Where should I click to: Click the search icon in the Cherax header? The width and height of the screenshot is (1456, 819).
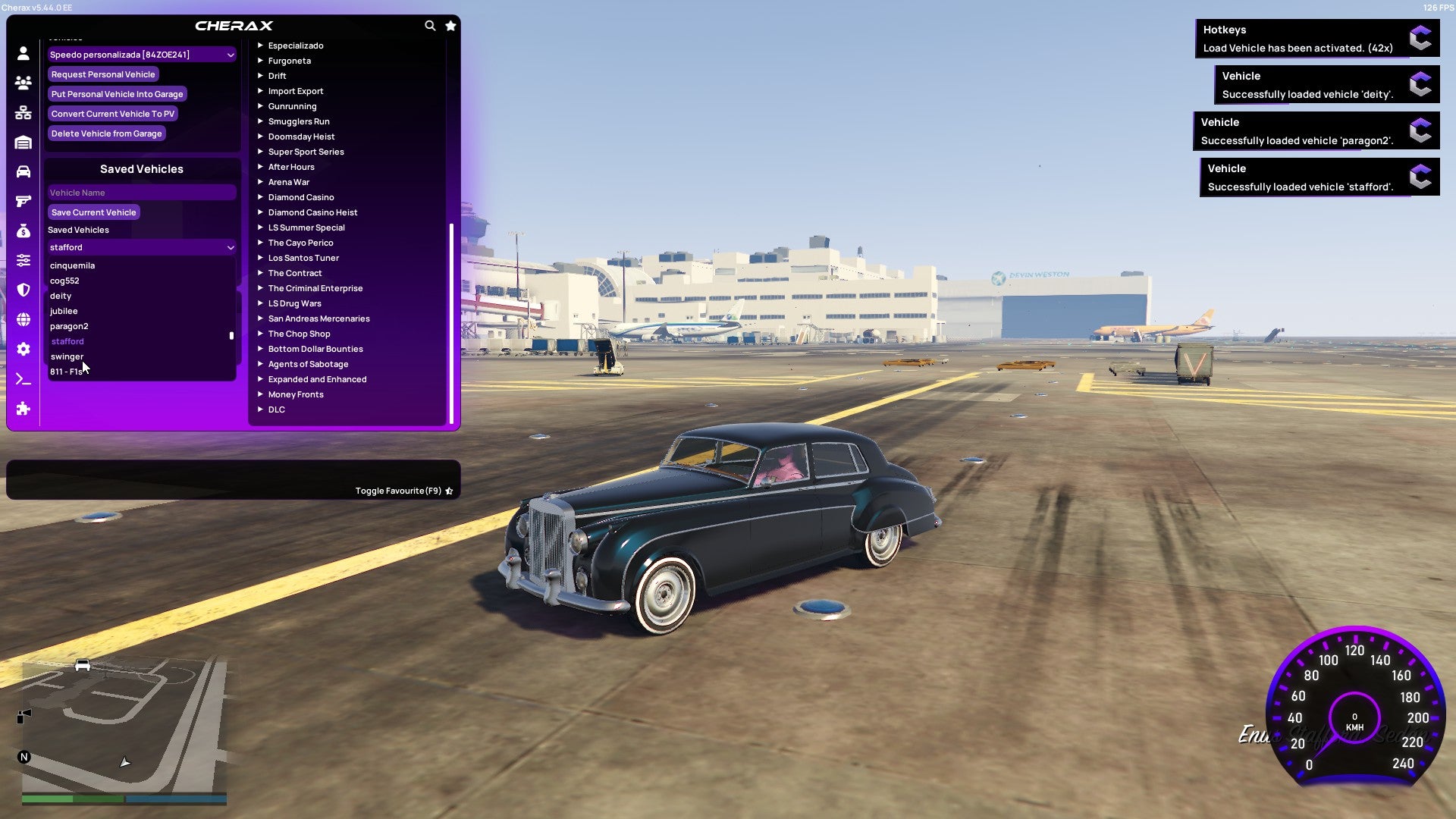tap(430, 25)
